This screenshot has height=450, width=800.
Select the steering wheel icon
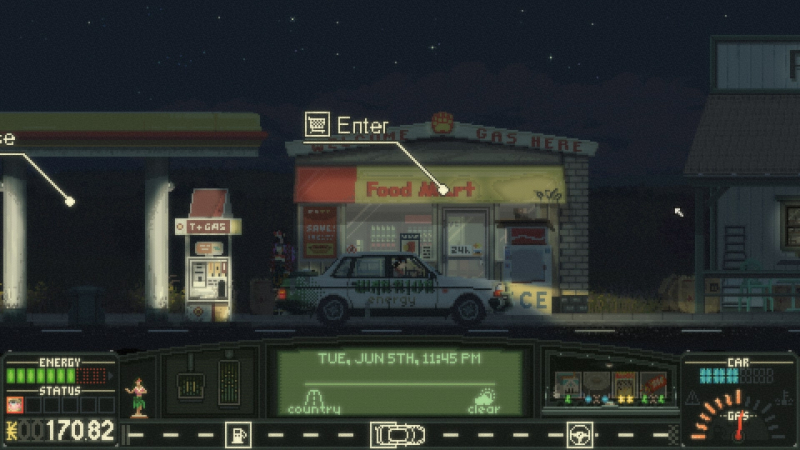pos(580,435)
